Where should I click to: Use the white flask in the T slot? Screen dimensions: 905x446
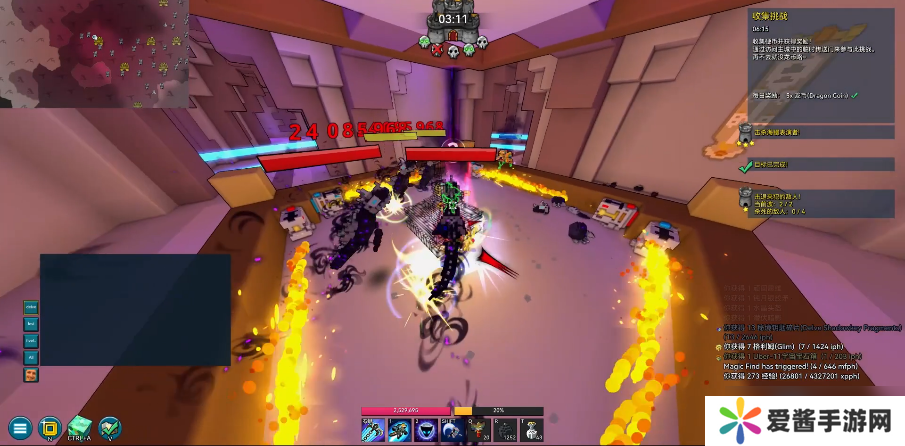(x=531, y=428)
